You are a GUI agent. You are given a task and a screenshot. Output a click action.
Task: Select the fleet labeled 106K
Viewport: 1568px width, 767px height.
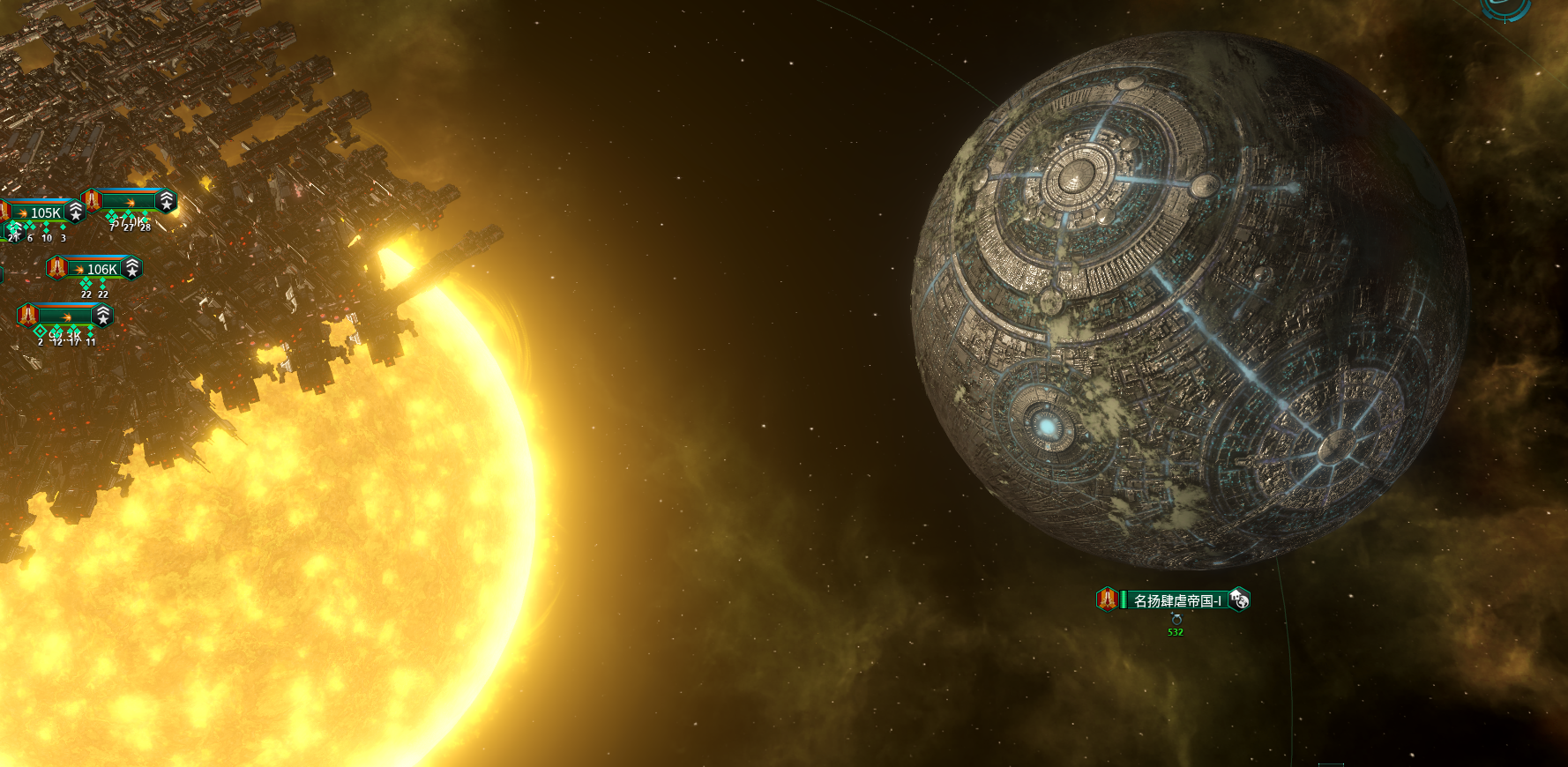click(101, 269)
